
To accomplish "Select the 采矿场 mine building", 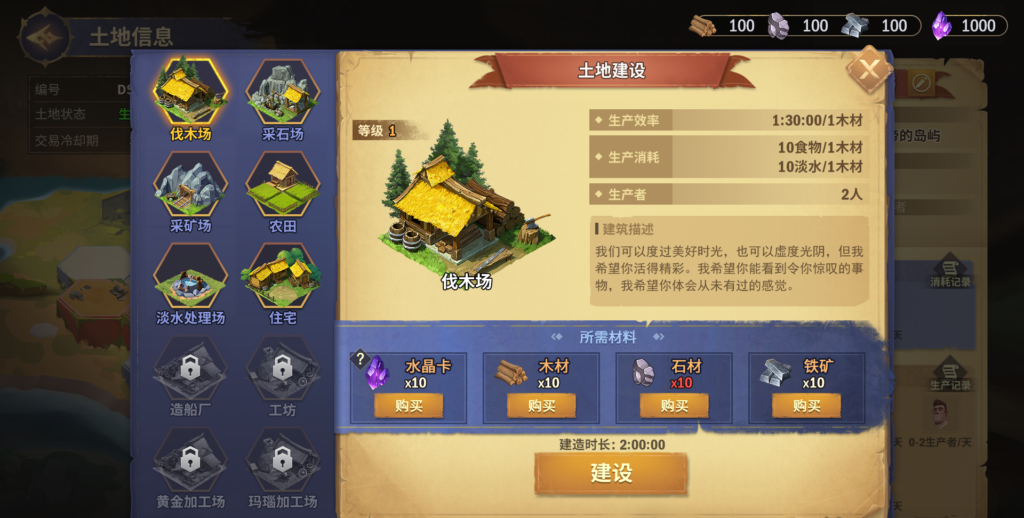I will pos(190,186).
